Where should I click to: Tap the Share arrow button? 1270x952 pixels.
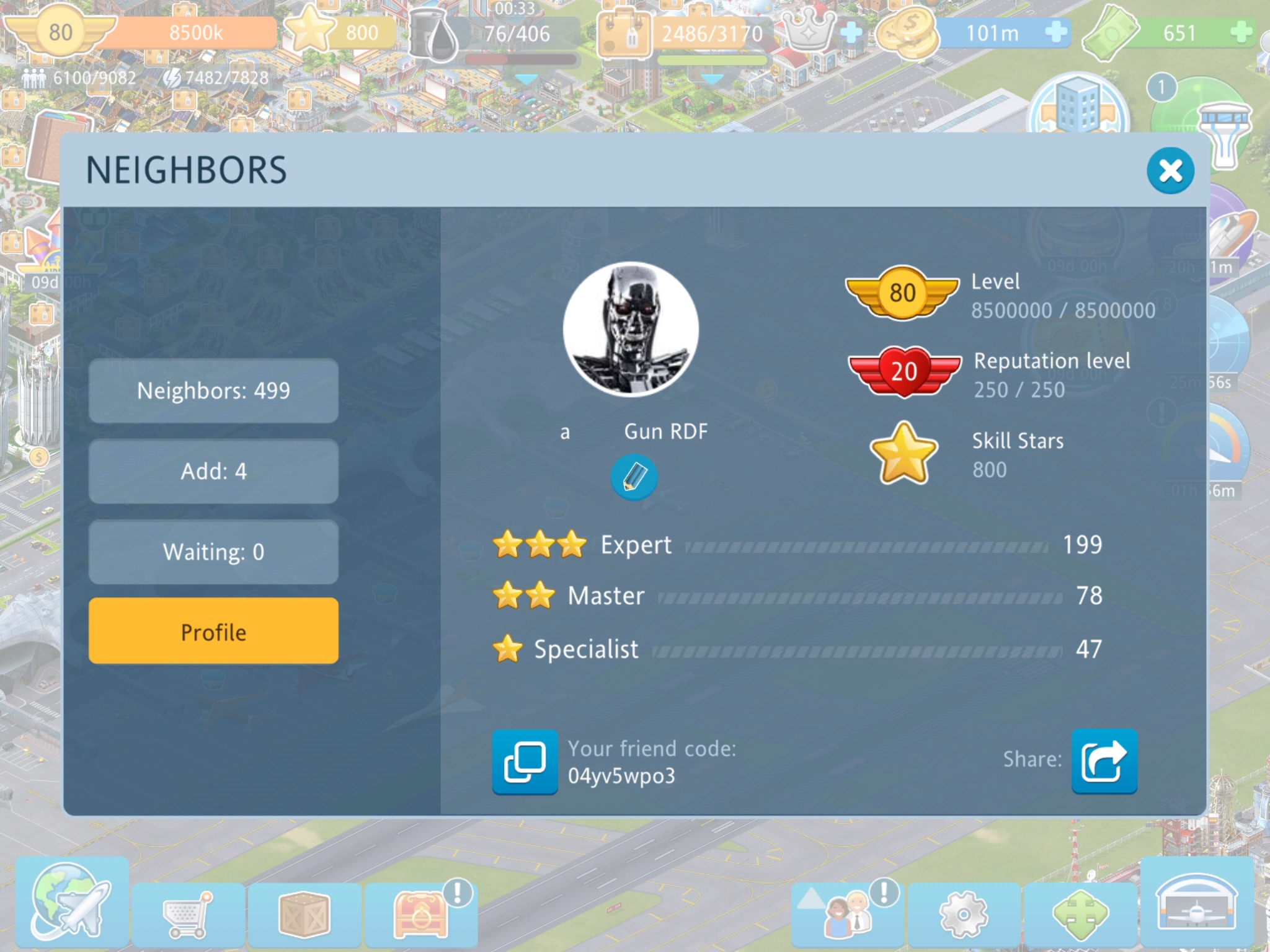(1104, 762)
